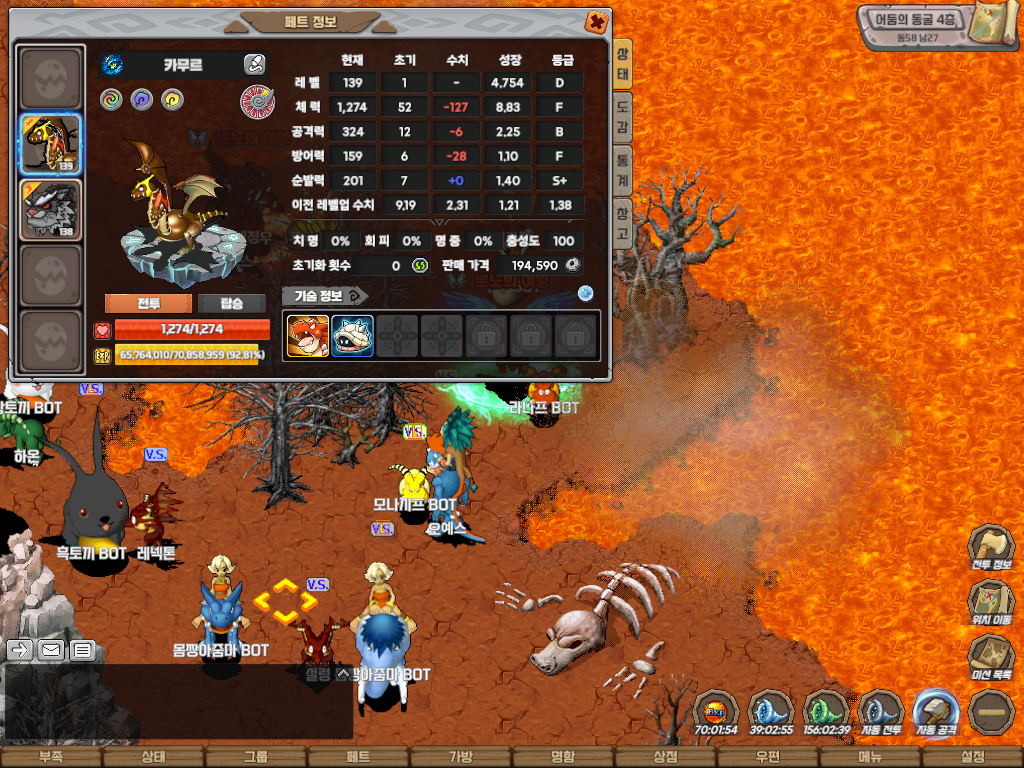Open the 상점 shop menu
Image resolution: width=1024 pixels, height=768 pixels.
click(665, 757)
